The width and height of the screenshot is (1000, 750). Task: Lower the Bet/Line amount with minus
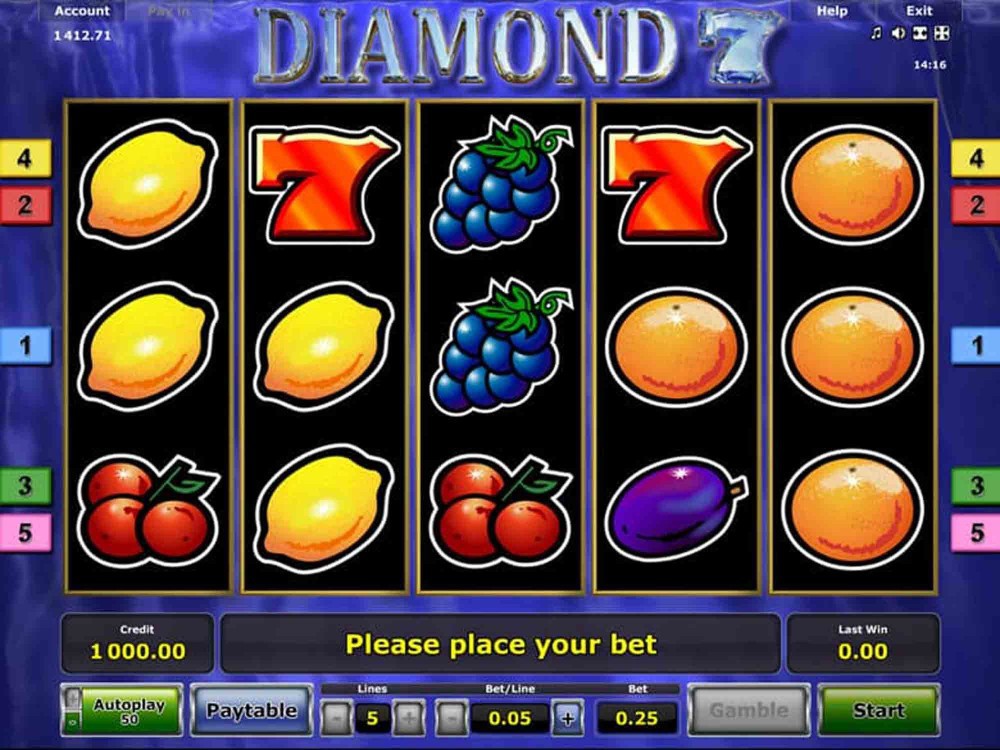(452, 717)
